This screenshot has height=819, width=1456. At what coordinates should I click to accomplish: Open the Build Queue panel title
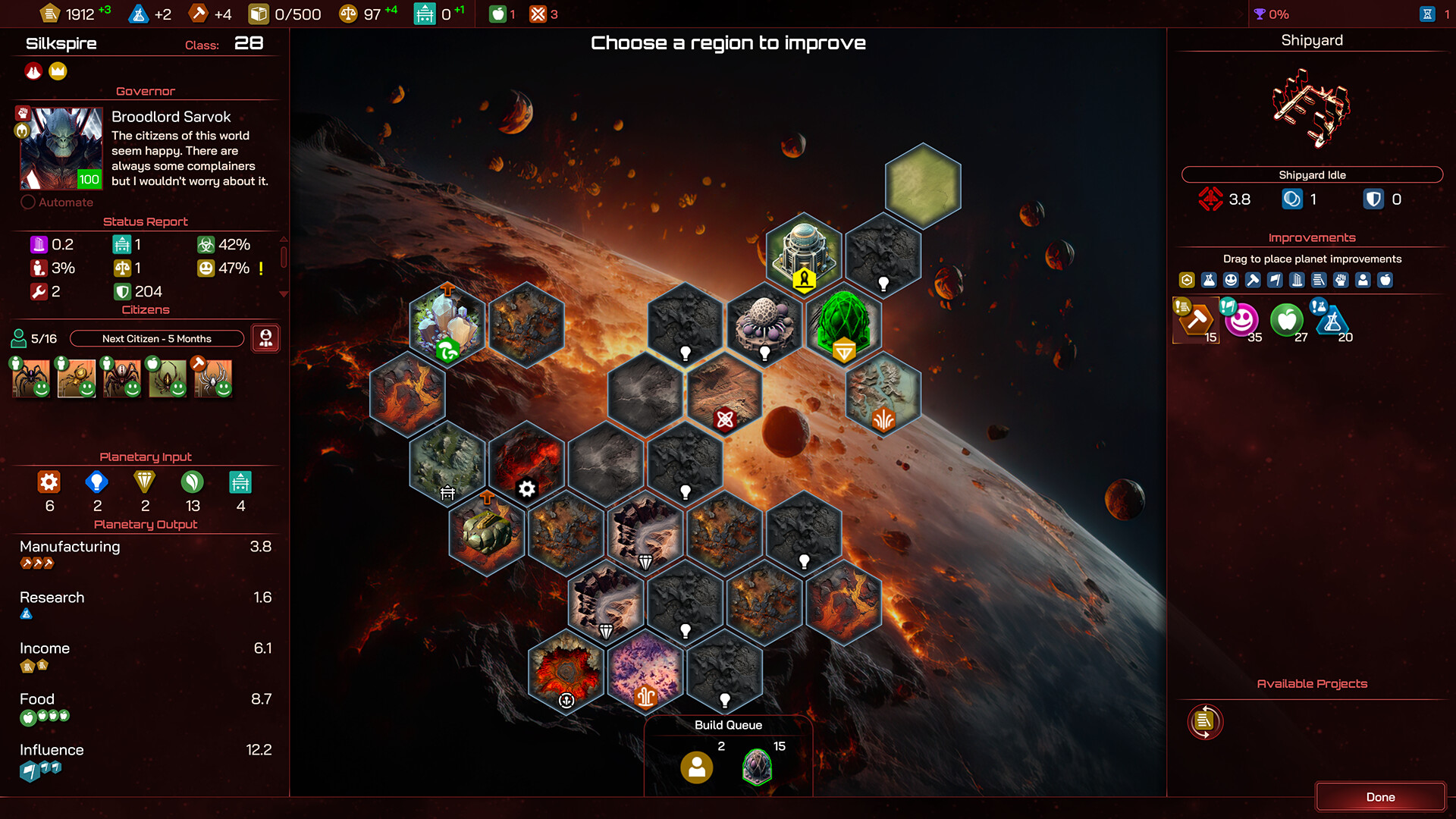pos(728,725)
